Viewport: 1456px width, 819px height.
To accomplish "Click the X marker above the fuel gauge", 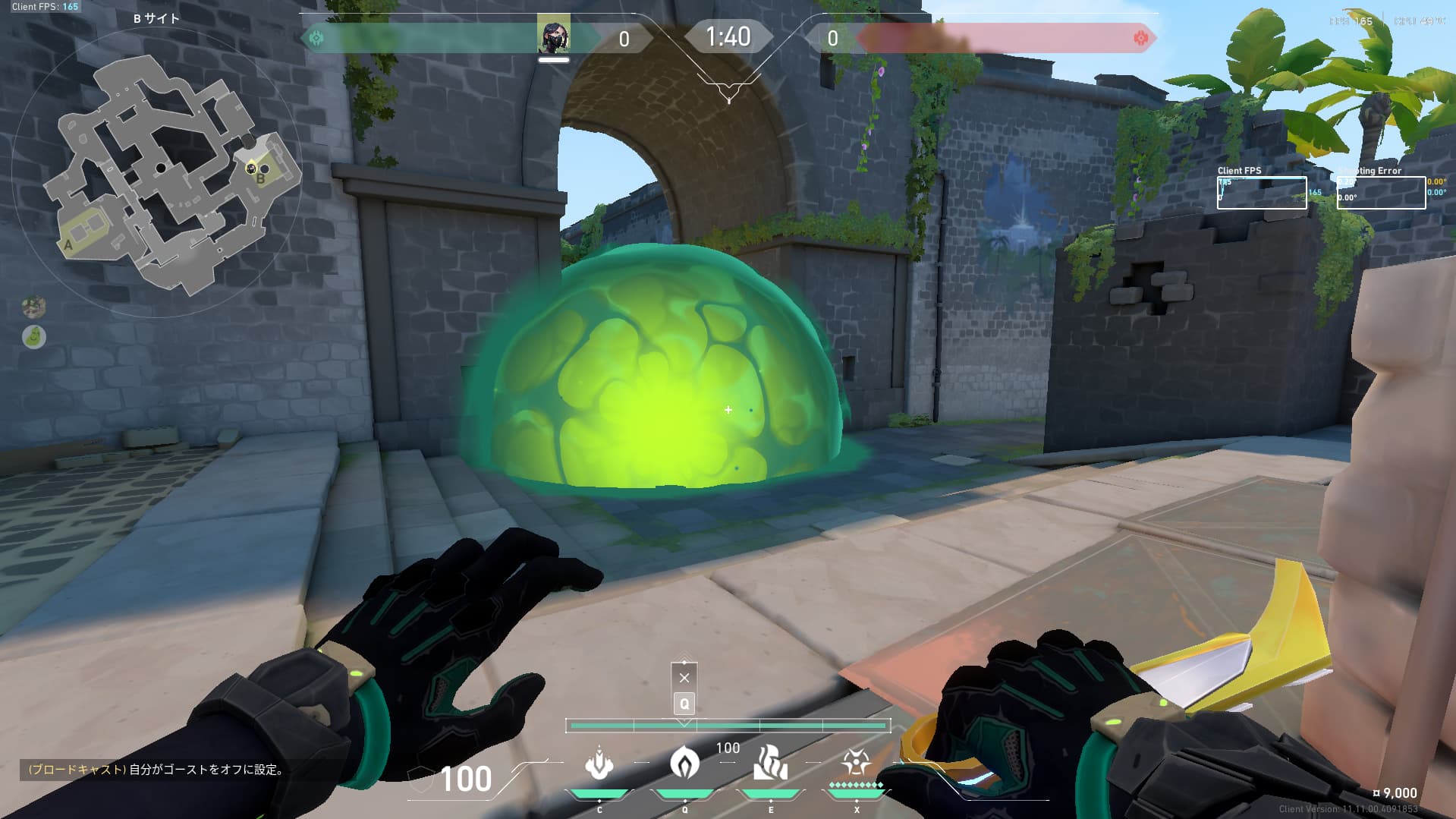I will pyautogui.click(x=684, y=677).
